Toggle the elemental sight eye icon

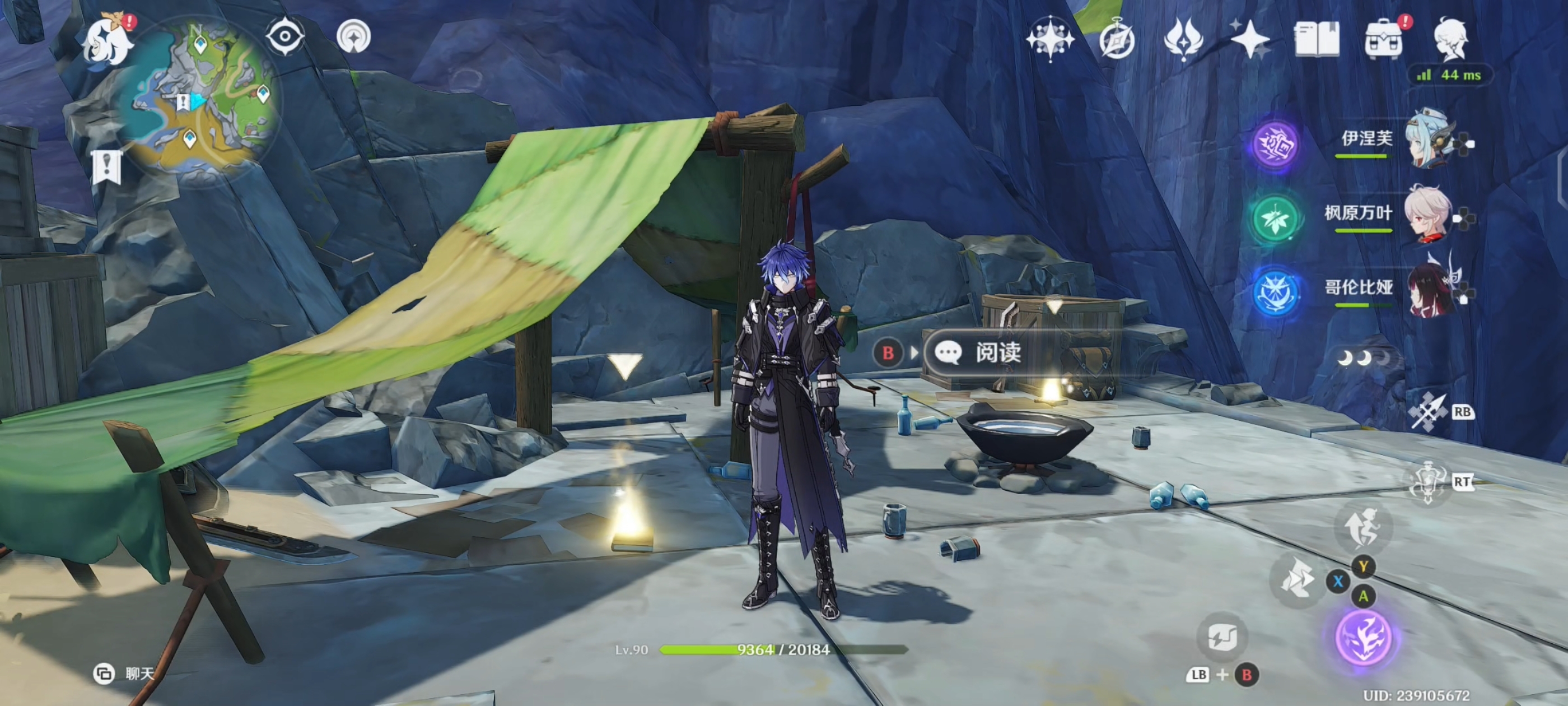285,36
